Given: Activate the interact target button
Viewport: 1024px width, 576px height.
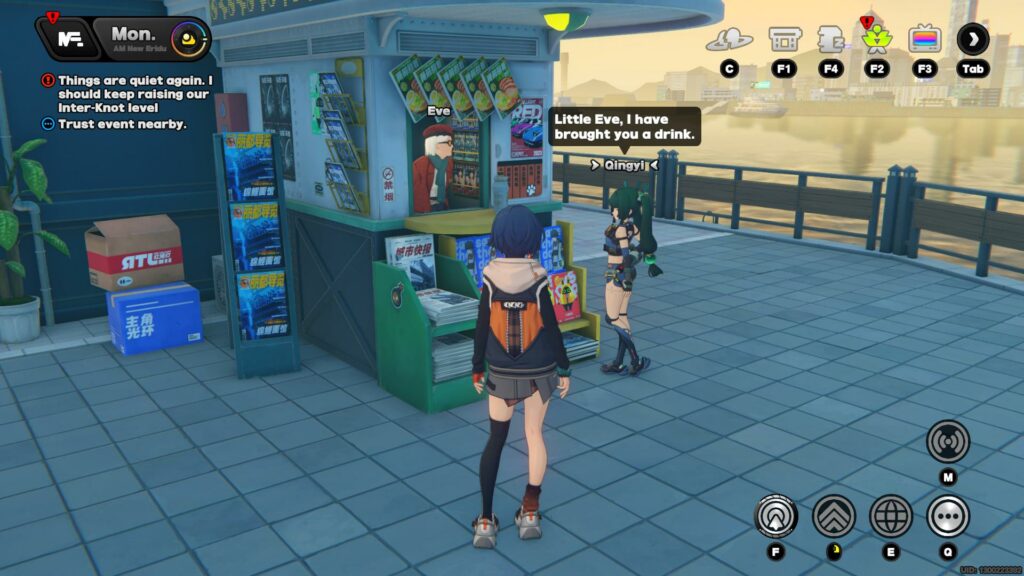Looking at the screenshot, I should 776,516.
